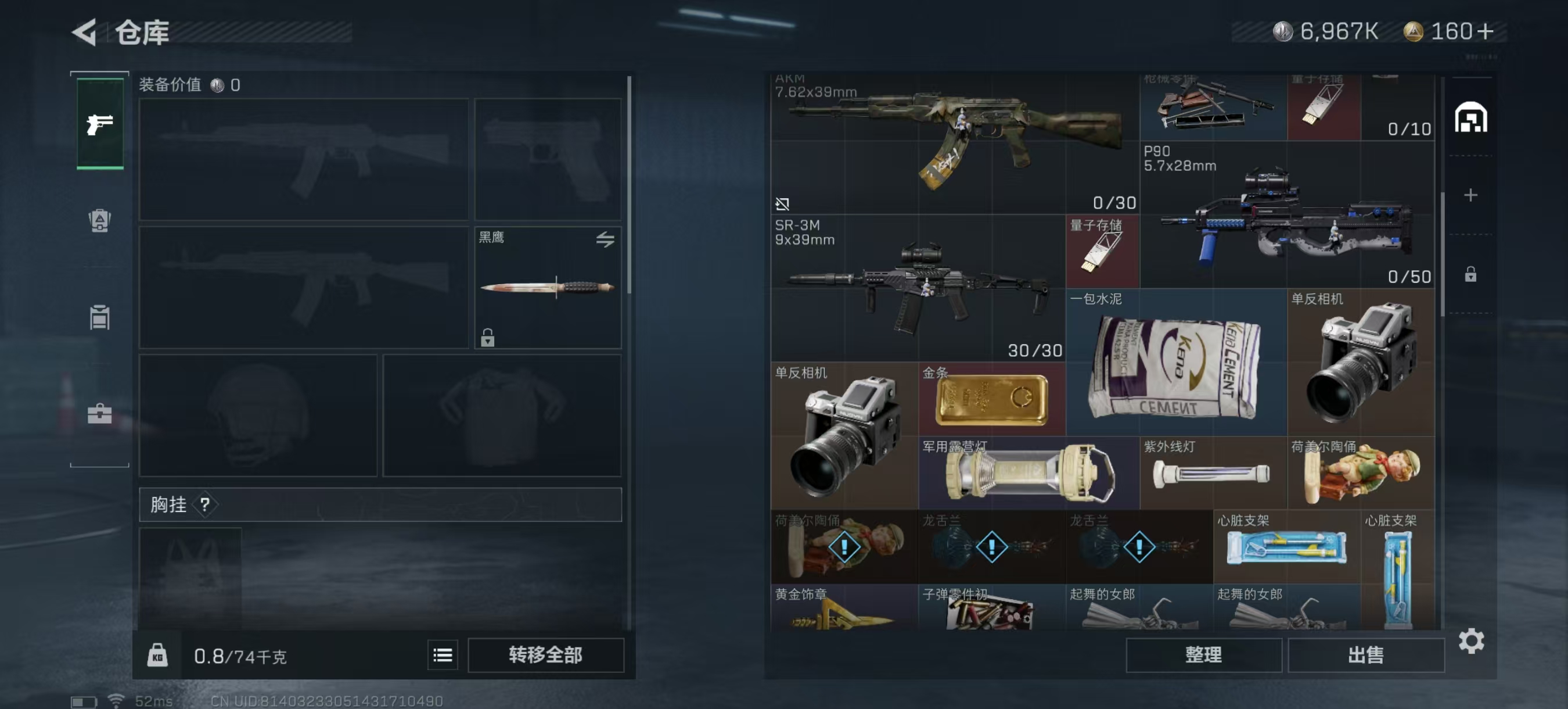The width and height of the screenshot is (1568, 709).
Task: Show the 胸挂 help question mark
Action: (205, 504)
